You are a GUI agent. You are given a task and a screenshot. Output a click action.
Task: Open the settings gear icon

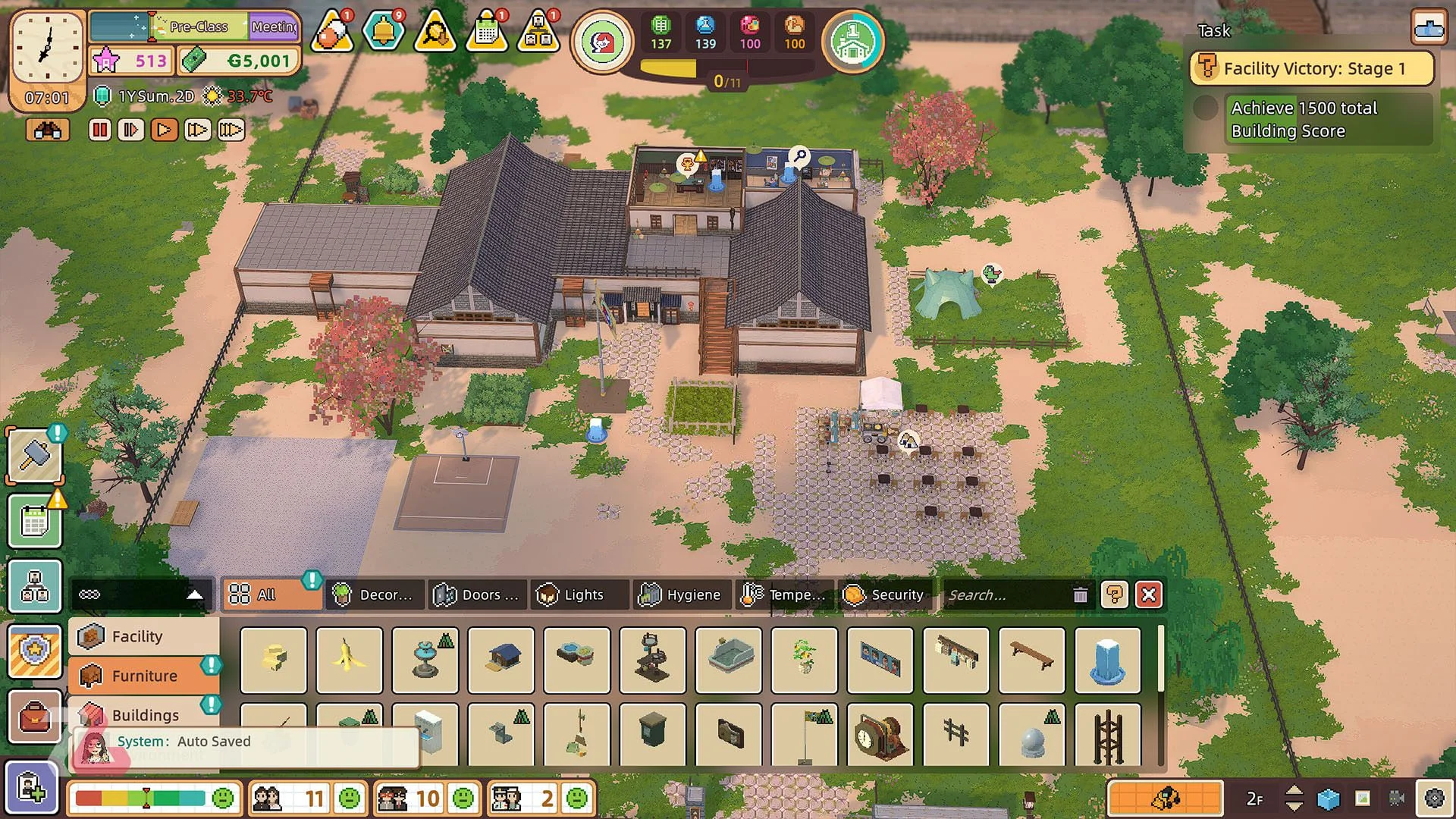[x=1434, y=799]
